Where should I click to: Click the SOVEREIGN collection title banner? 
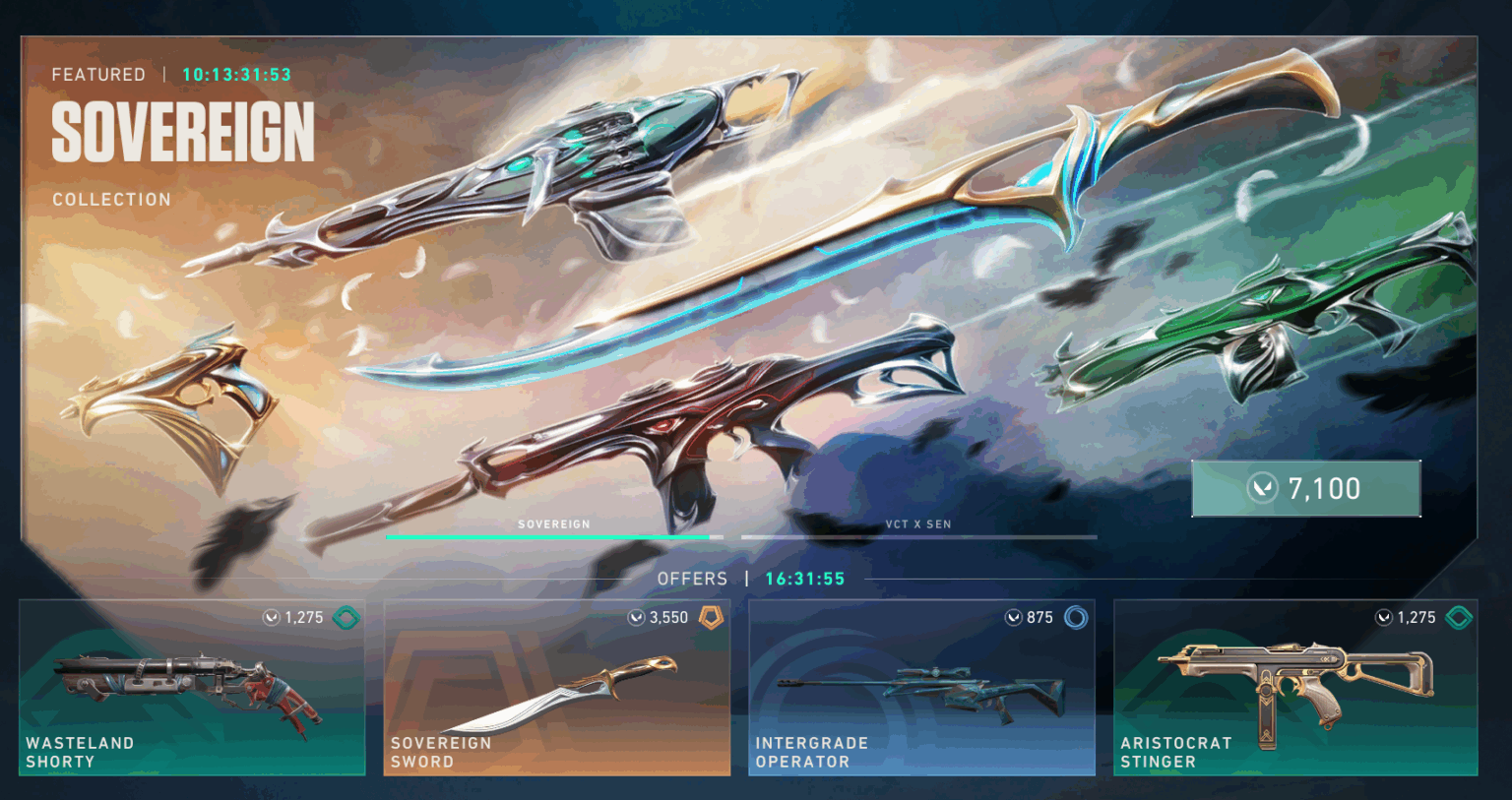[x=182, y=133]
